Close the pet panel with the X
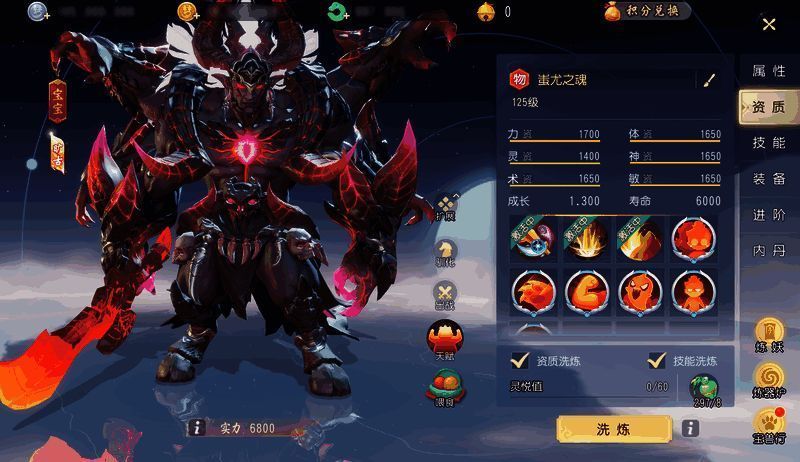Viewport: 800px width, 462px height. pos(769,24)
